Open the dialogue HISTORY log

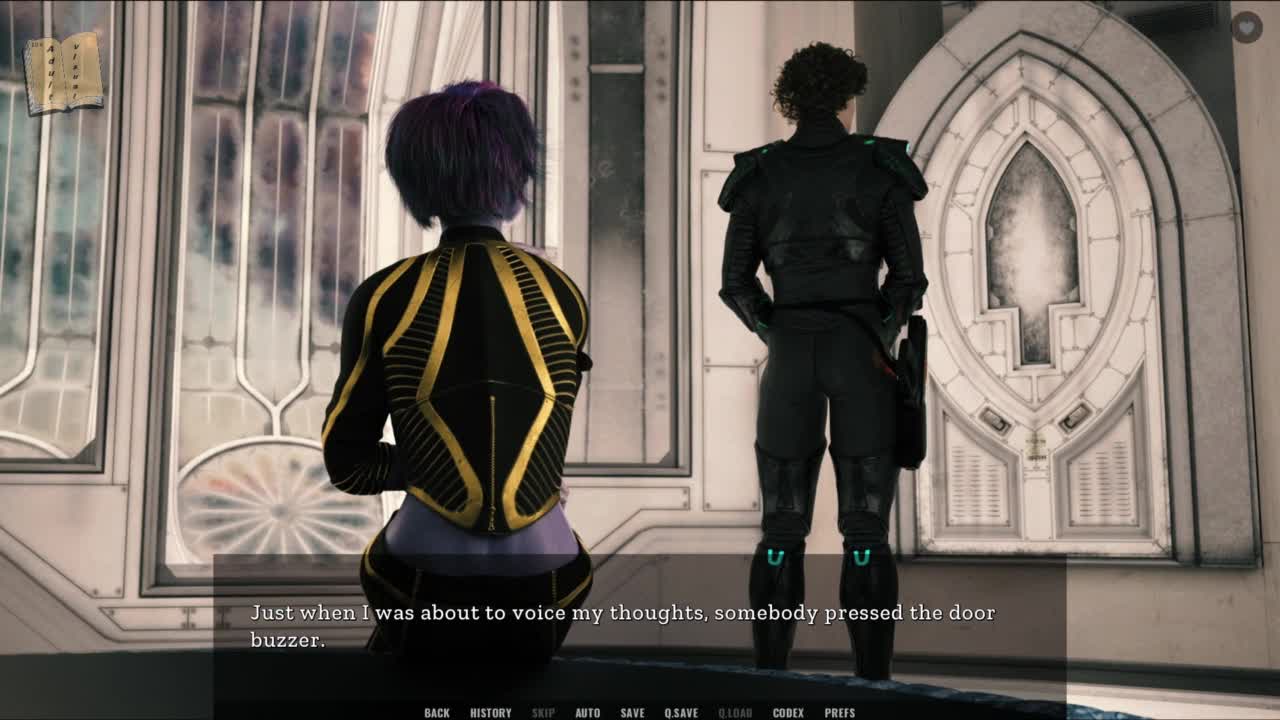pyautogui.click(x=491, y=713)
